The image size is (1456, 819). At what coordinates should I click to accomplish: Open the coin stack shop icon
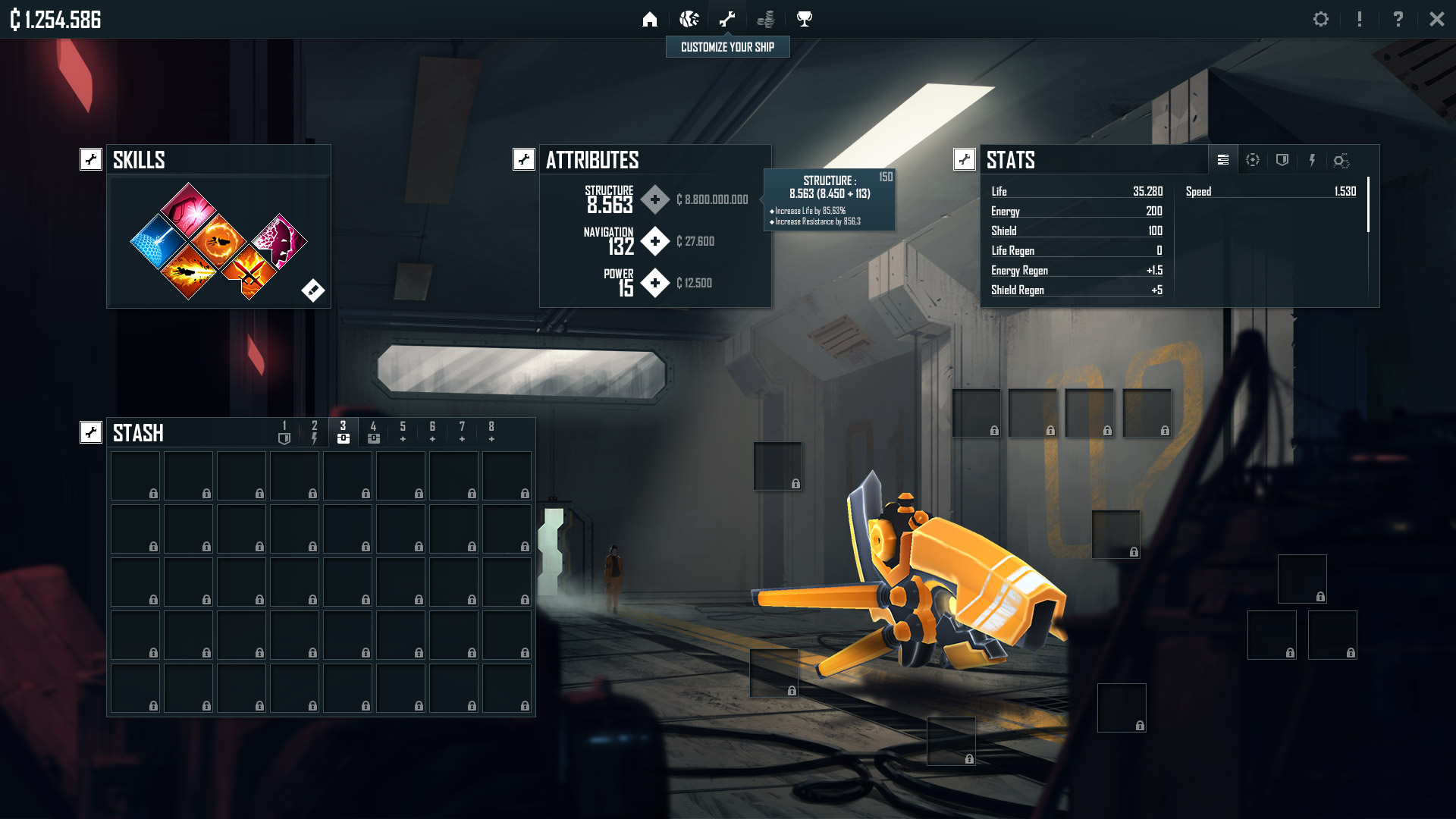pos(766,19)
